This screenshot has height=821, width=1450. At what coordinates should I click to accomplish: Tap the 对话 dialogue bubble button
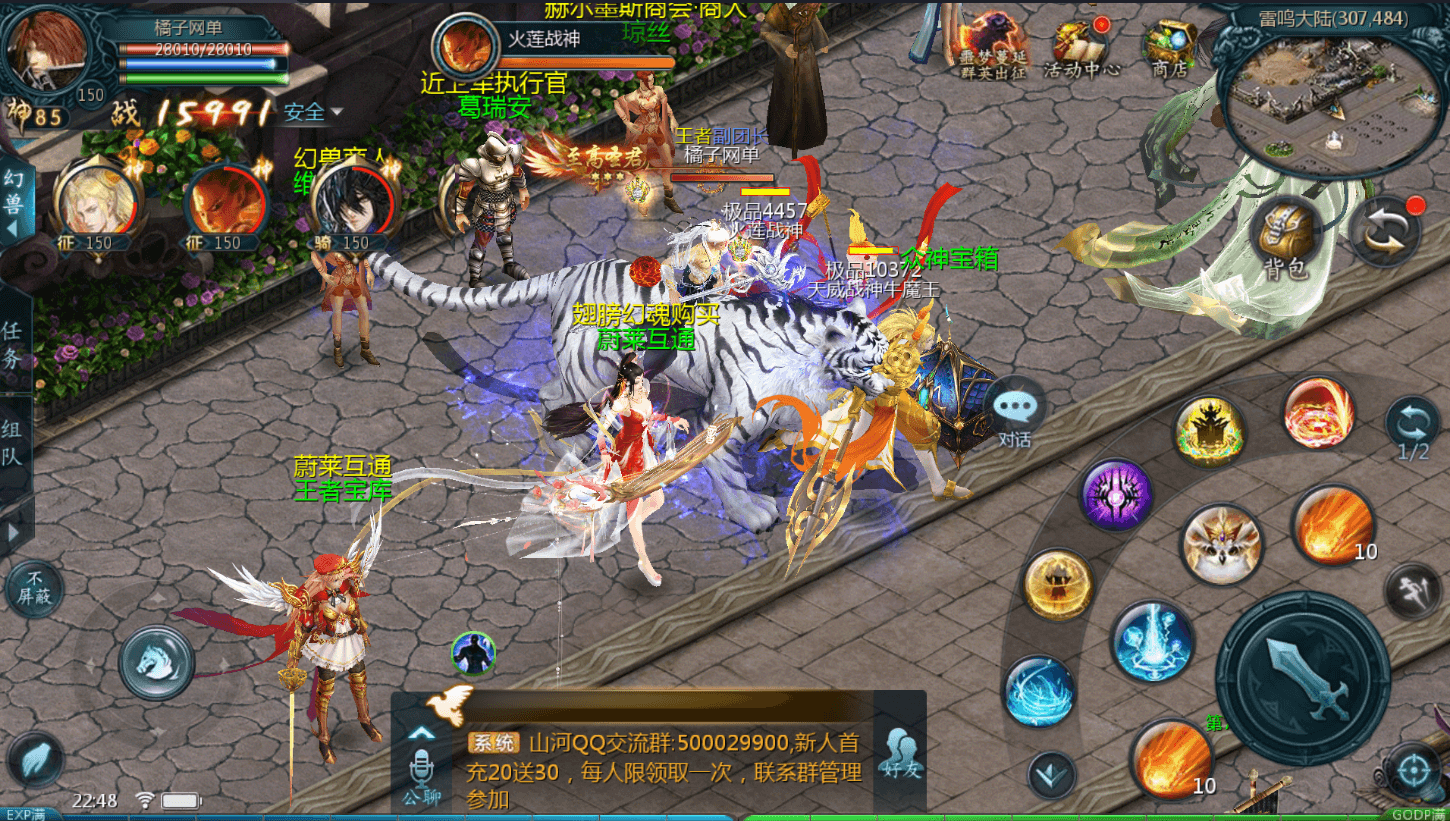[1016, 407]
